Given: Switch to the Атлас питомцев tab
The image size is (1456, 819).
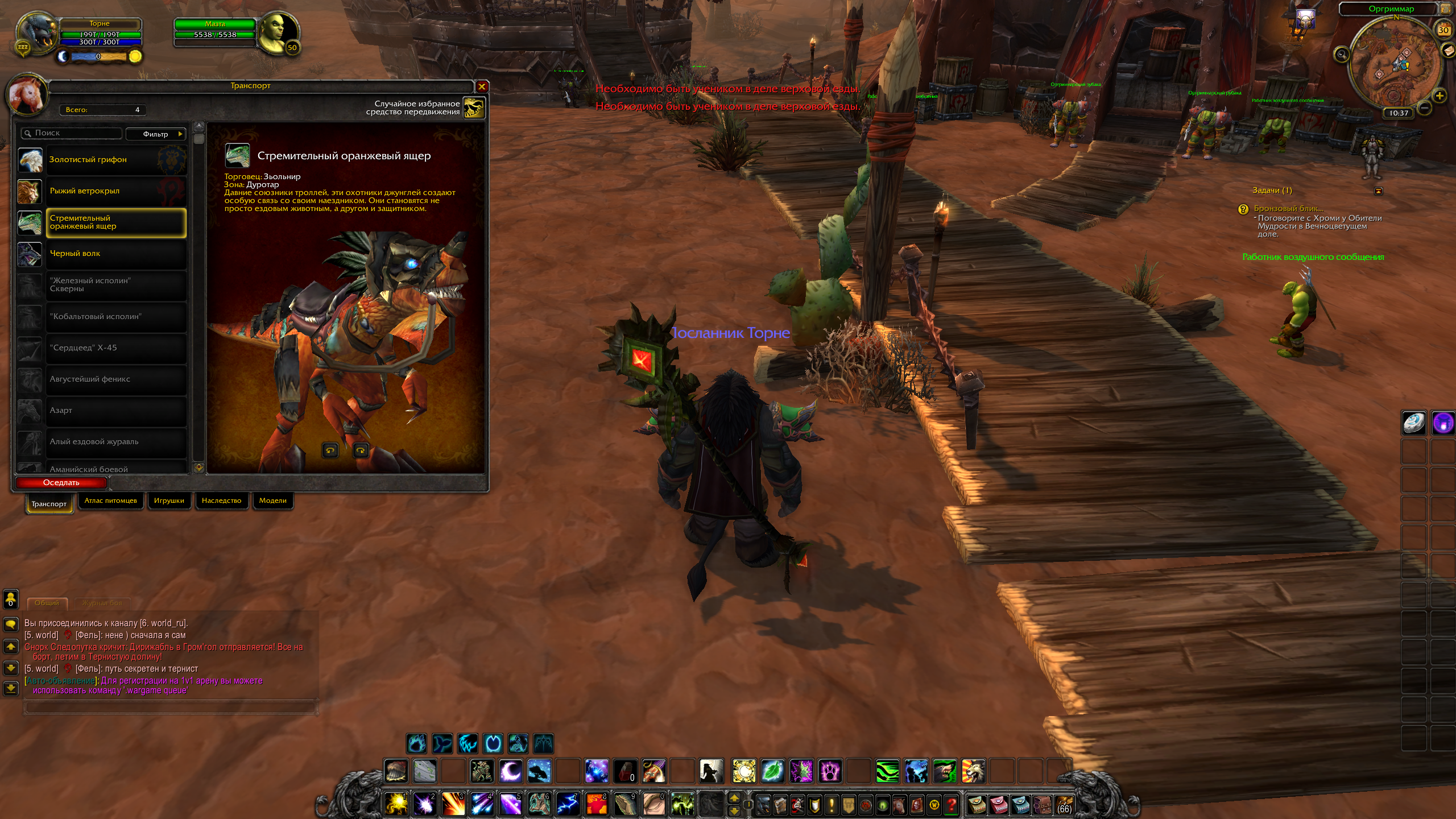Looking at the screenshot, I should pos(110,501).
